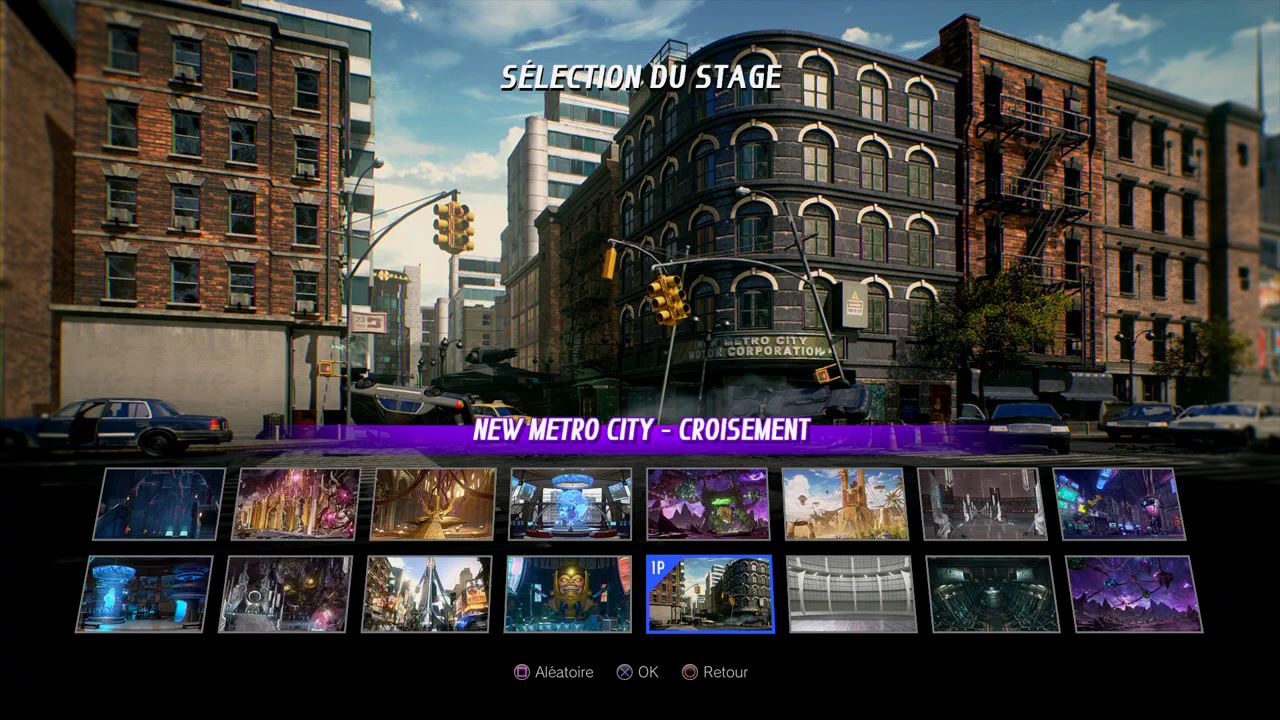Choose the white empty training room stage
1280x720 pixels.
tap(850, 594)
